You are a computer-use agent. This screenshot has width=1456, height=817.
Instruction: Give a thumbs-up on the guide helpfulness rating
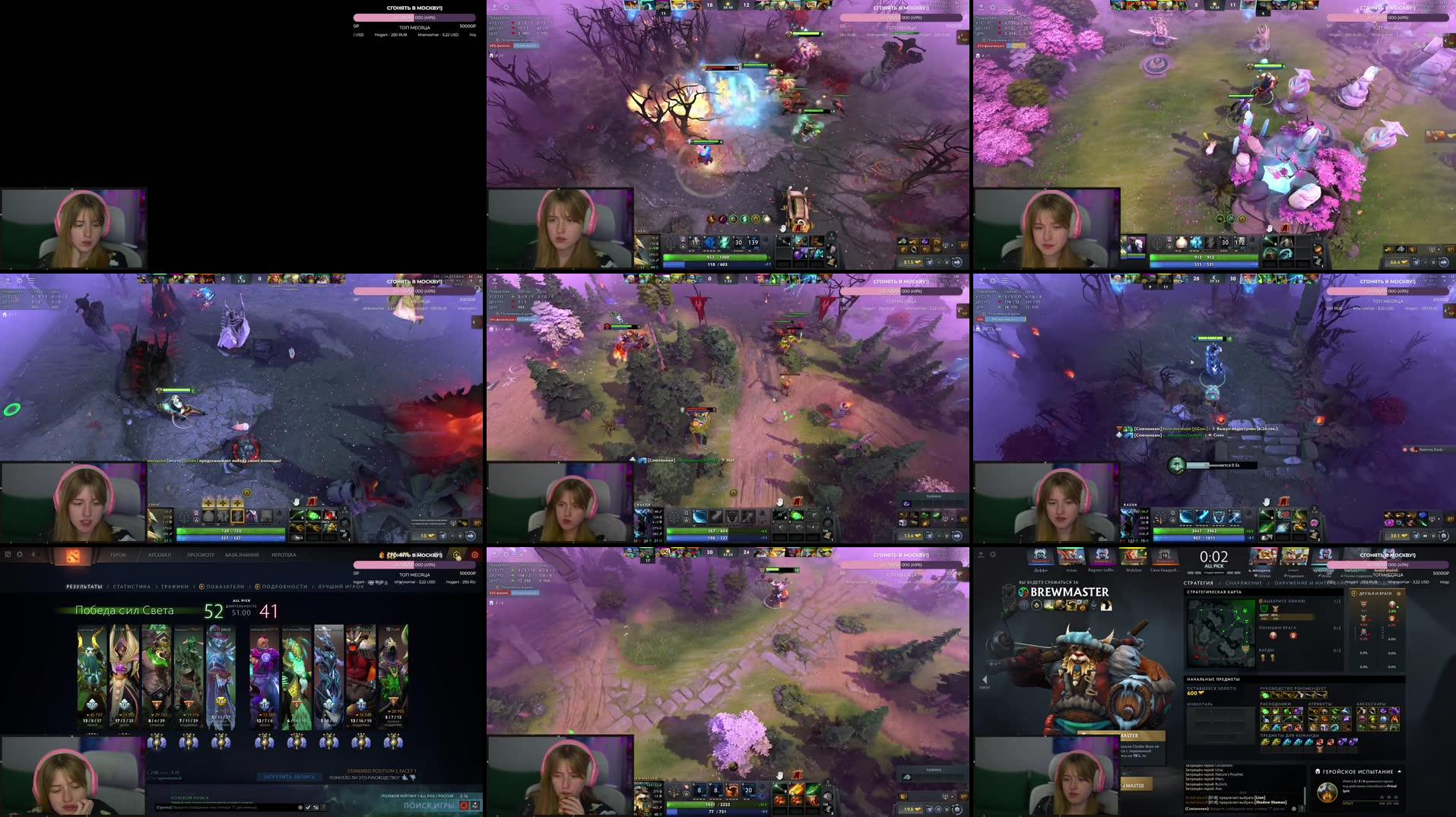[x=403, y=778]
